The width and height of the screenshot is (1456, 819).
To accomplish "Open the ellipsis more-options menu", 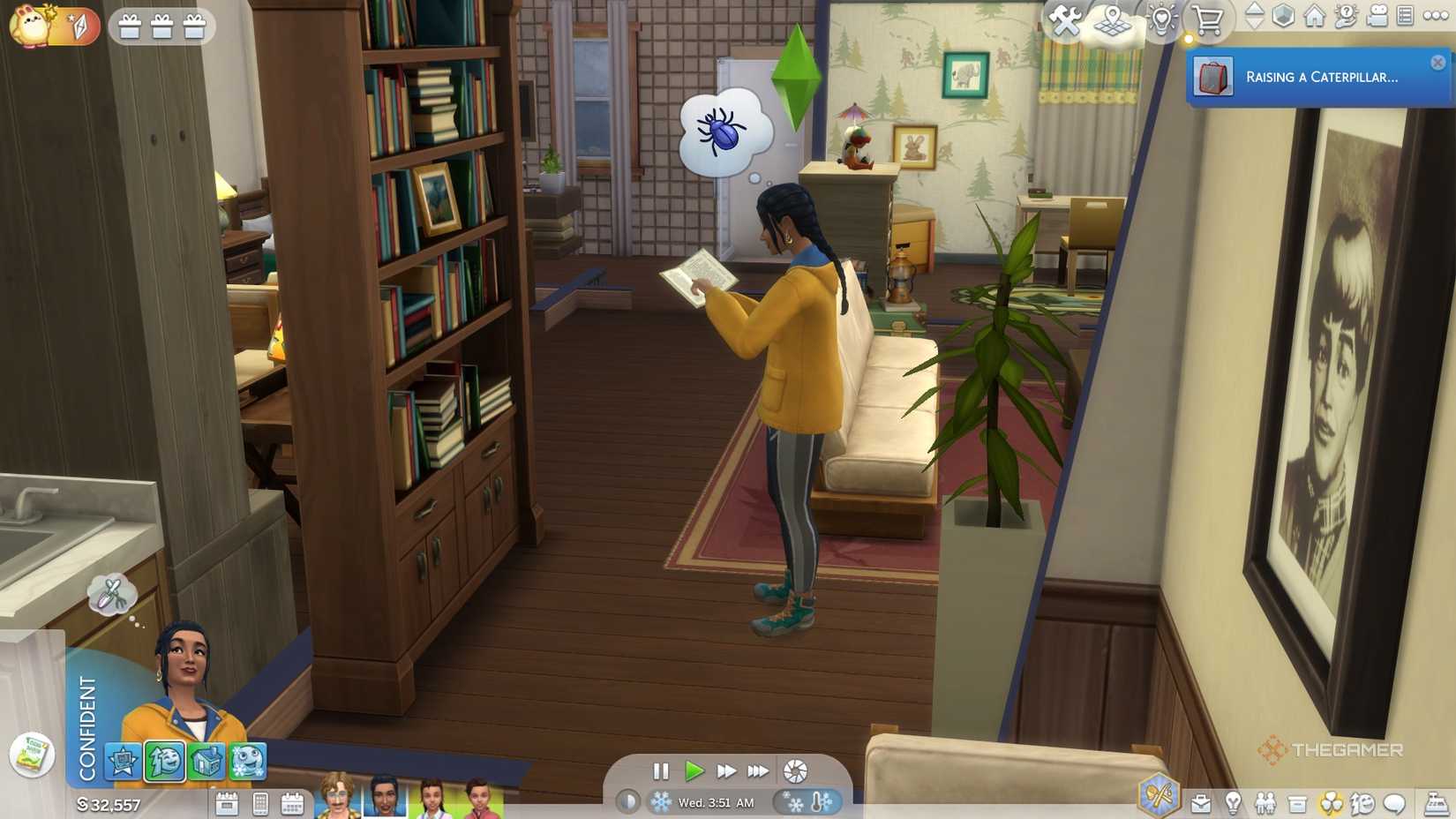I will [x=1436, y=16].
